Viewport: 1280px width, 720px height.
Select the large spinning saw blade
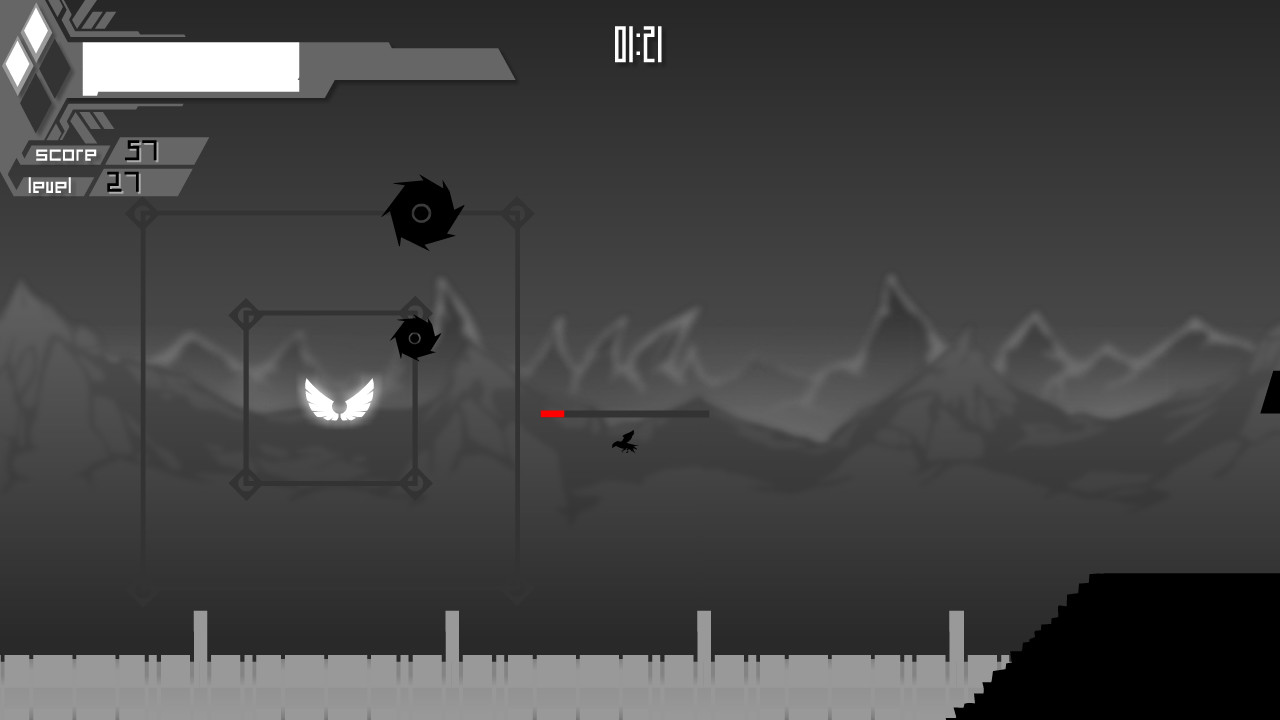[421, 211]
